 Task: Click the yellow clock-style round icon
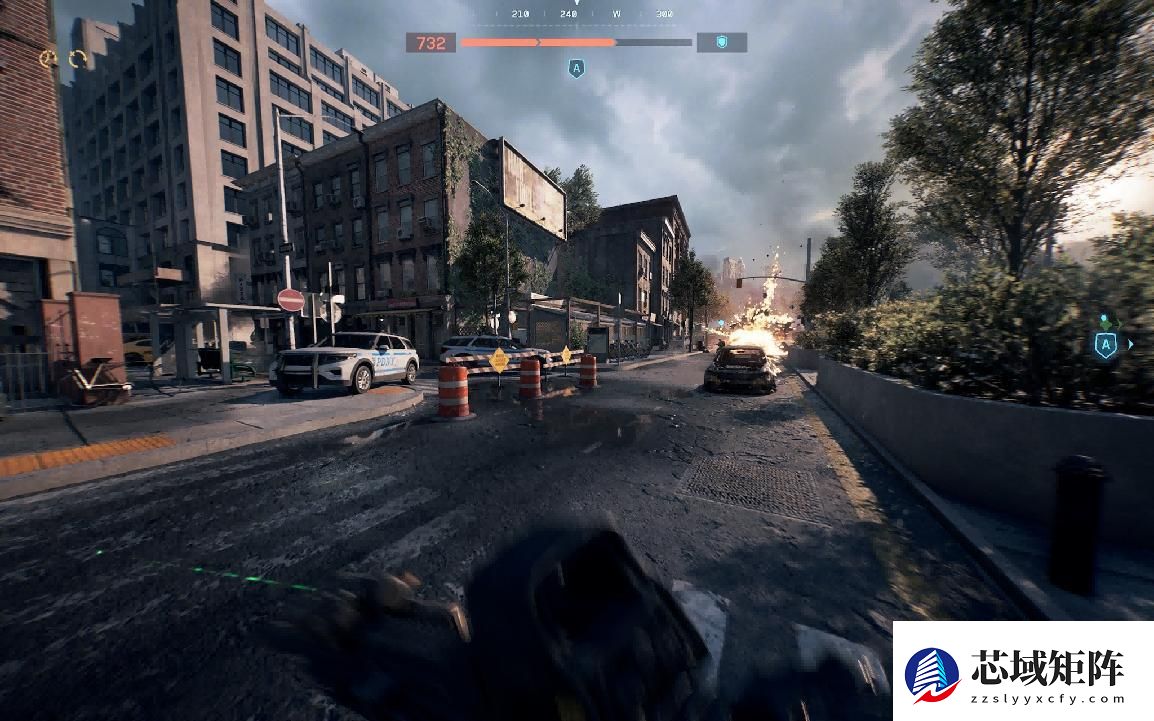48,60
